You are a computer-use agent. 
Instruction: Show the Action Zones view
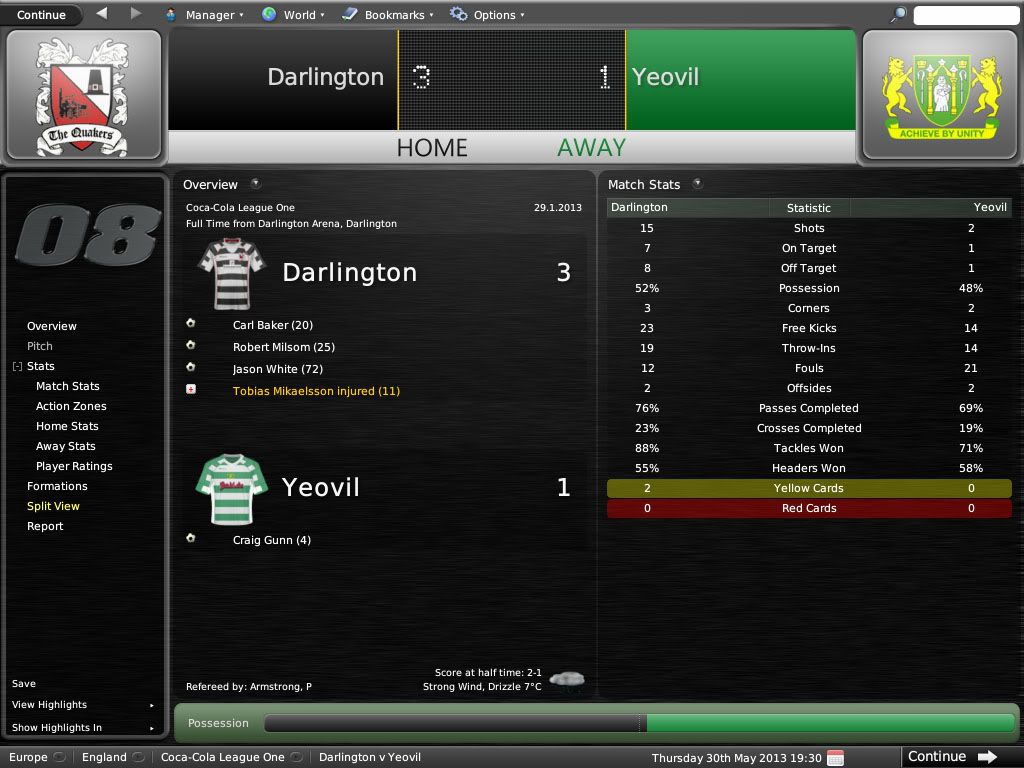[70, 406]
